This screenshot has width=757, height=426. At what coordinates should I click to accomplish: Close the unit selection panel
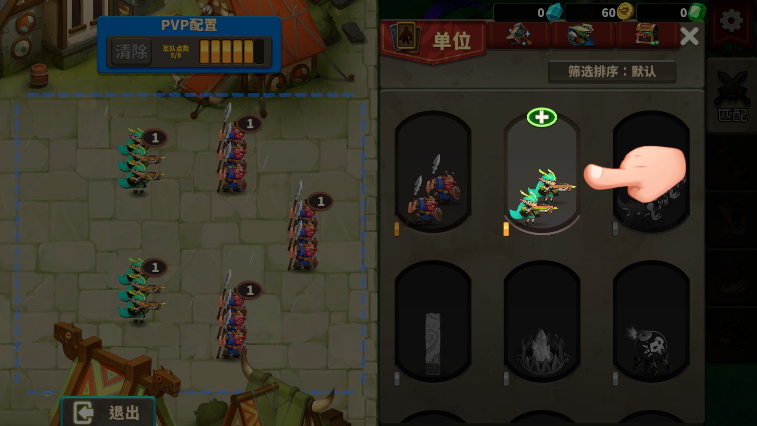click(x=689, y=37)
